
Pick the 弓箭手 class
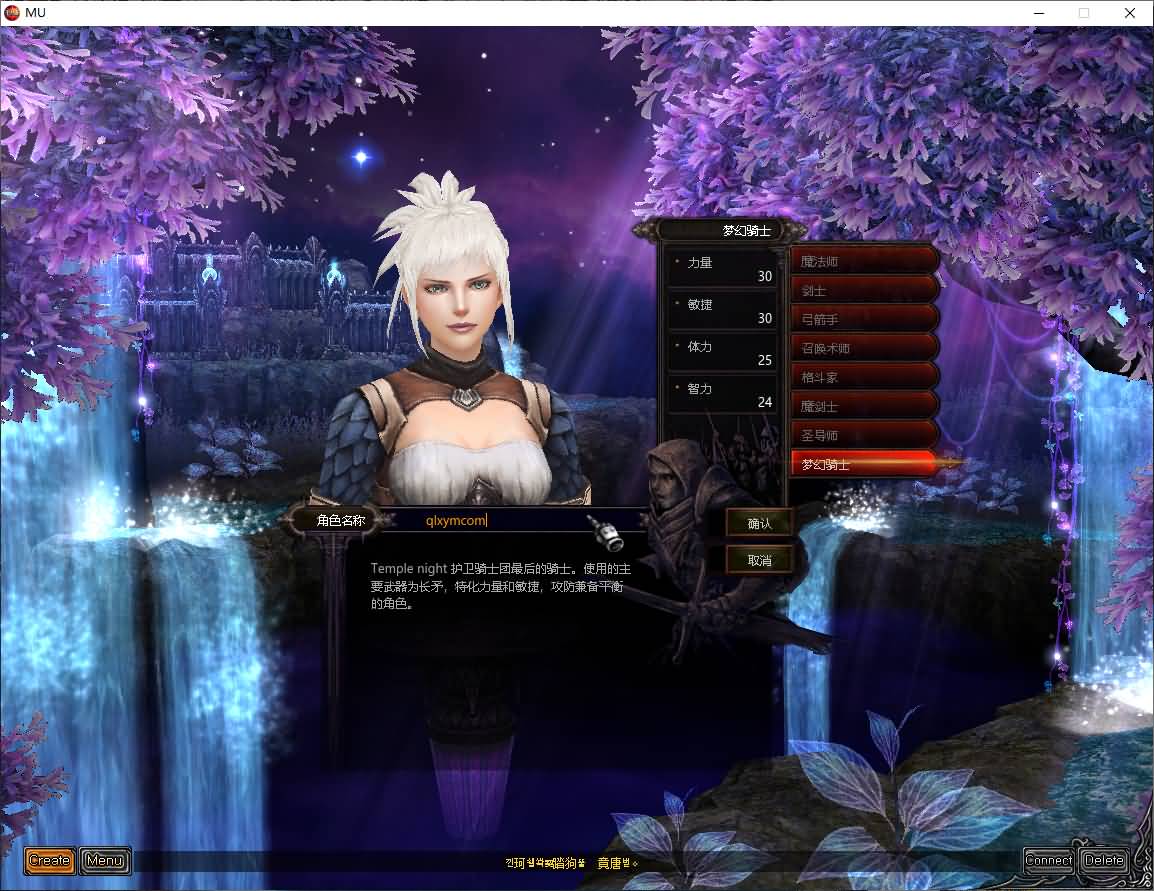(x=864, y=319)
